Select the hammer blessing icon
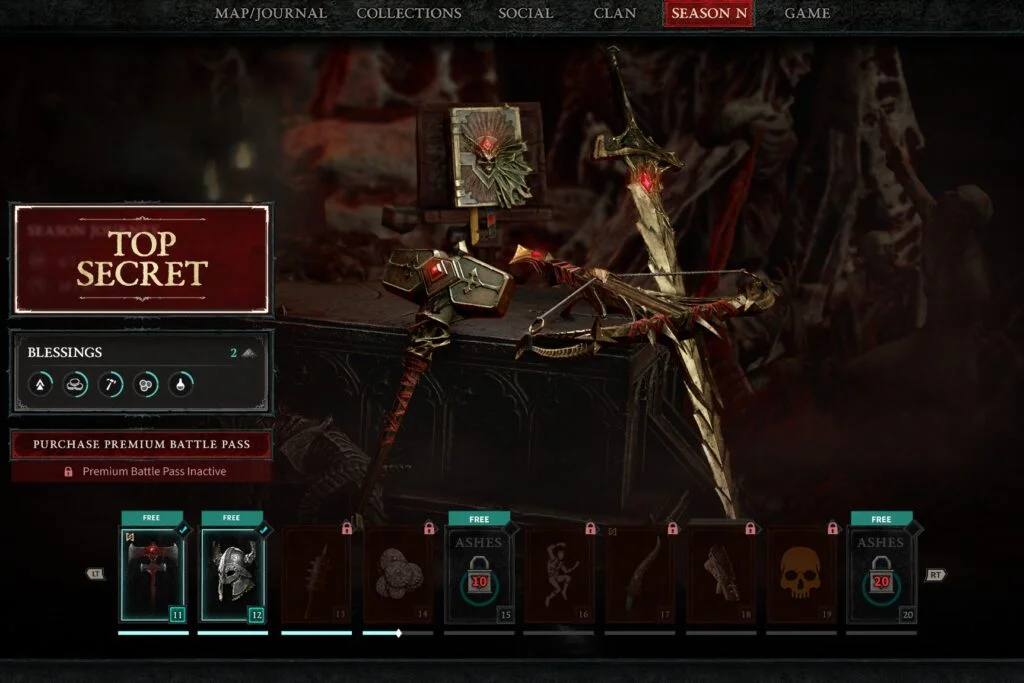This screenshot has width=1024, height=683. 111,383
